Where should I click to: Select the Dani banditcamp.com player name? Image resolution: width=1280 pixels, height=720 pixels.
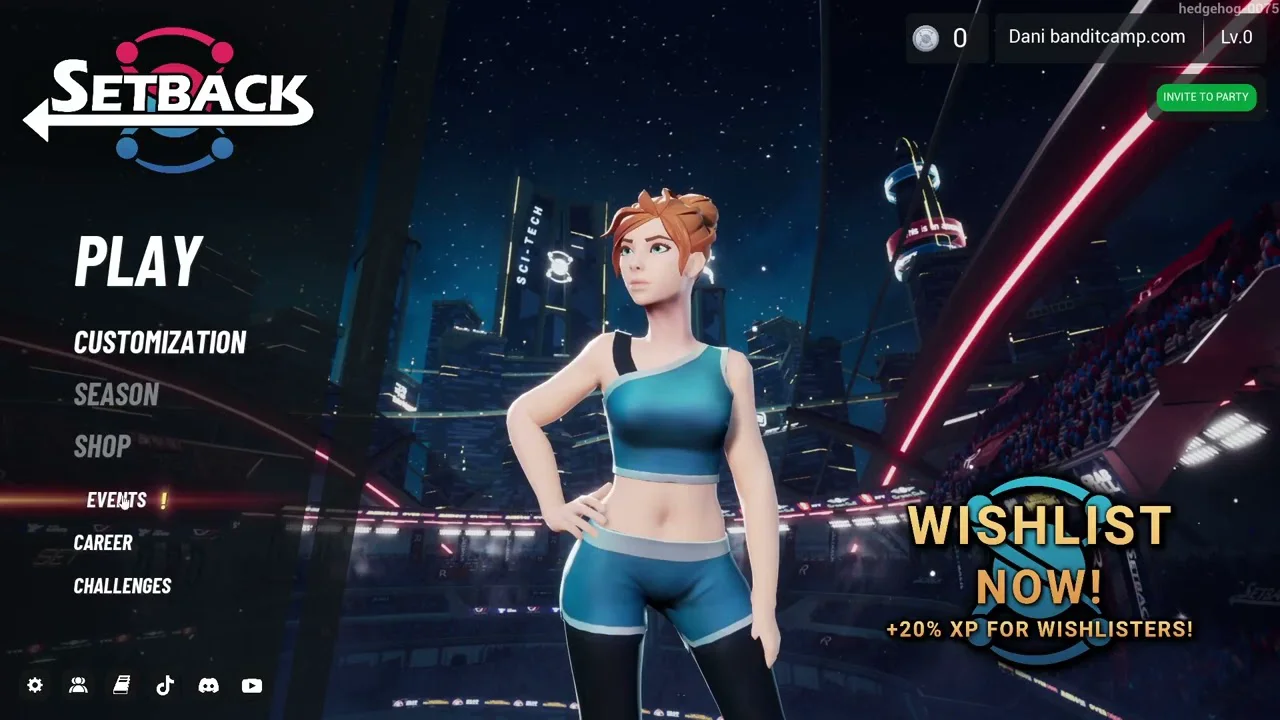[1096, 38]
